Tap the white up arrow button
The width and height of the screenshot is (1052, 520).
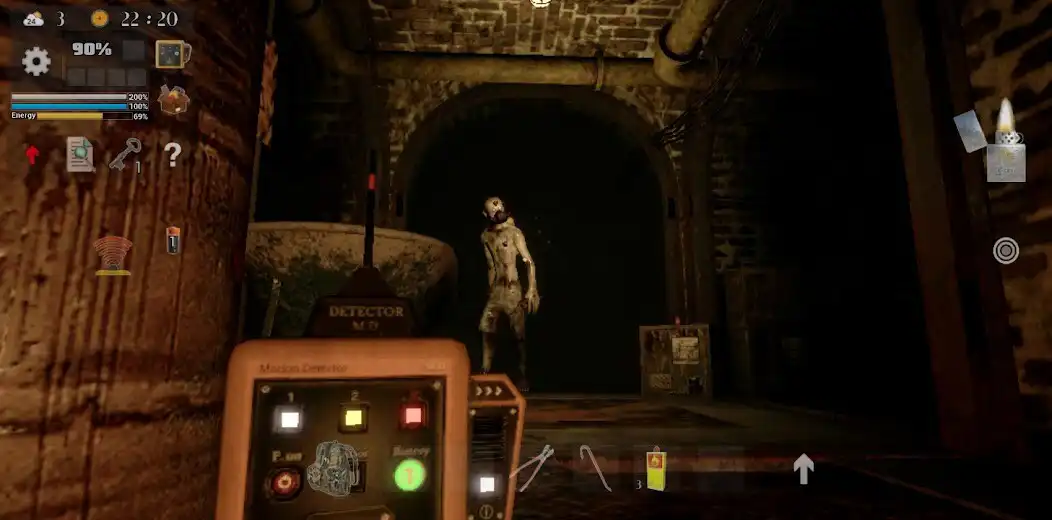tap(803, 468)
